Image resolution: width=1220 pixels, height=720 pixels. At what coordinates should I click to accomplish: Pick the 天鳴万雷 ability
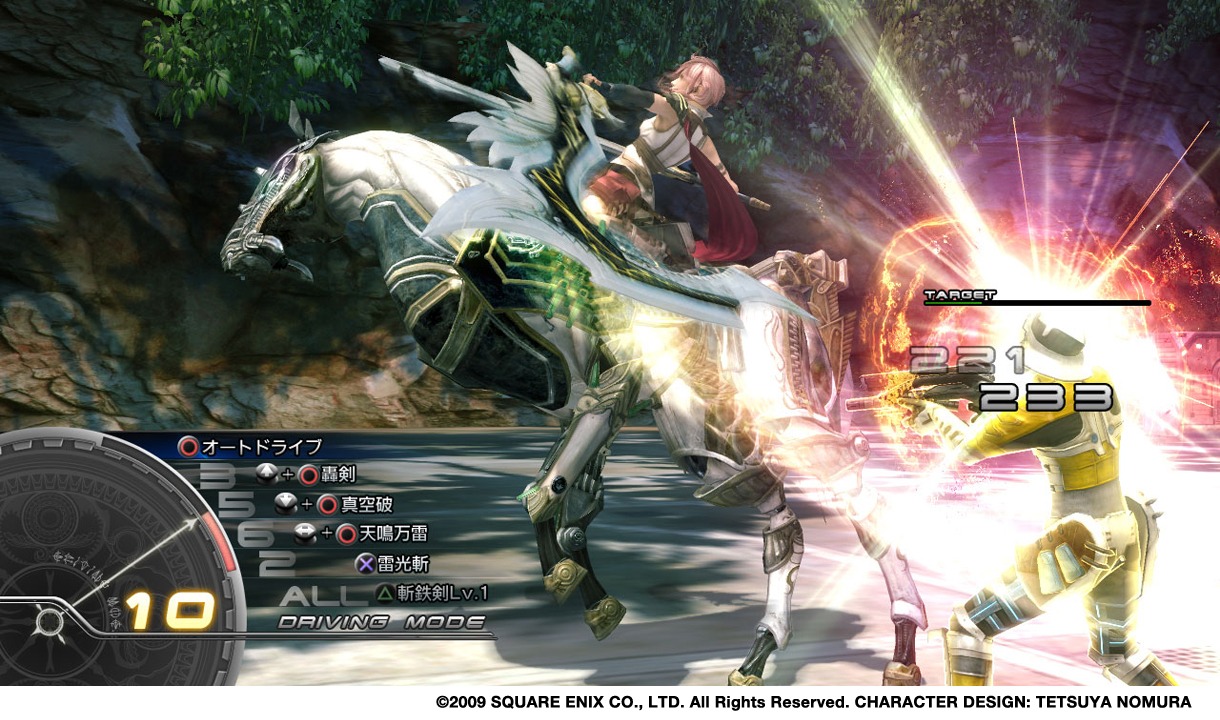point(393,534)
